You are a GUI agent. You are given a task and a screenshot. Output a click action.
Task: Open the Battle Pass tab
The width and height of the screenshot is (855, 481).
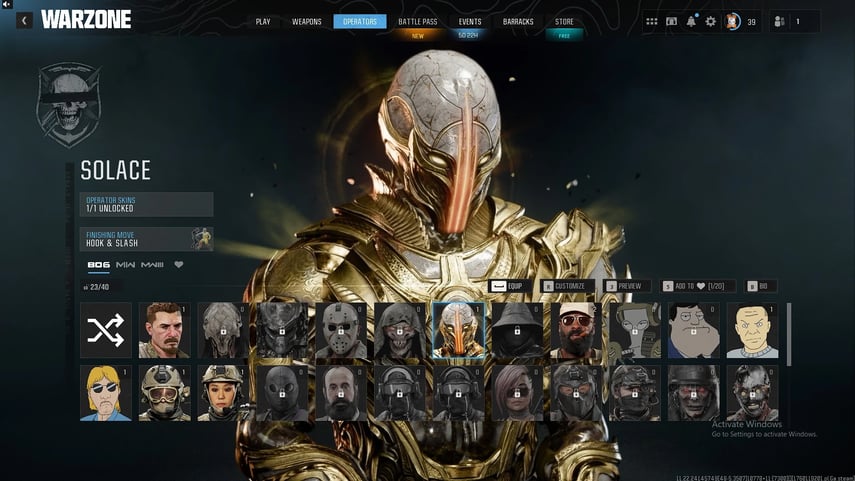(415, 21)
